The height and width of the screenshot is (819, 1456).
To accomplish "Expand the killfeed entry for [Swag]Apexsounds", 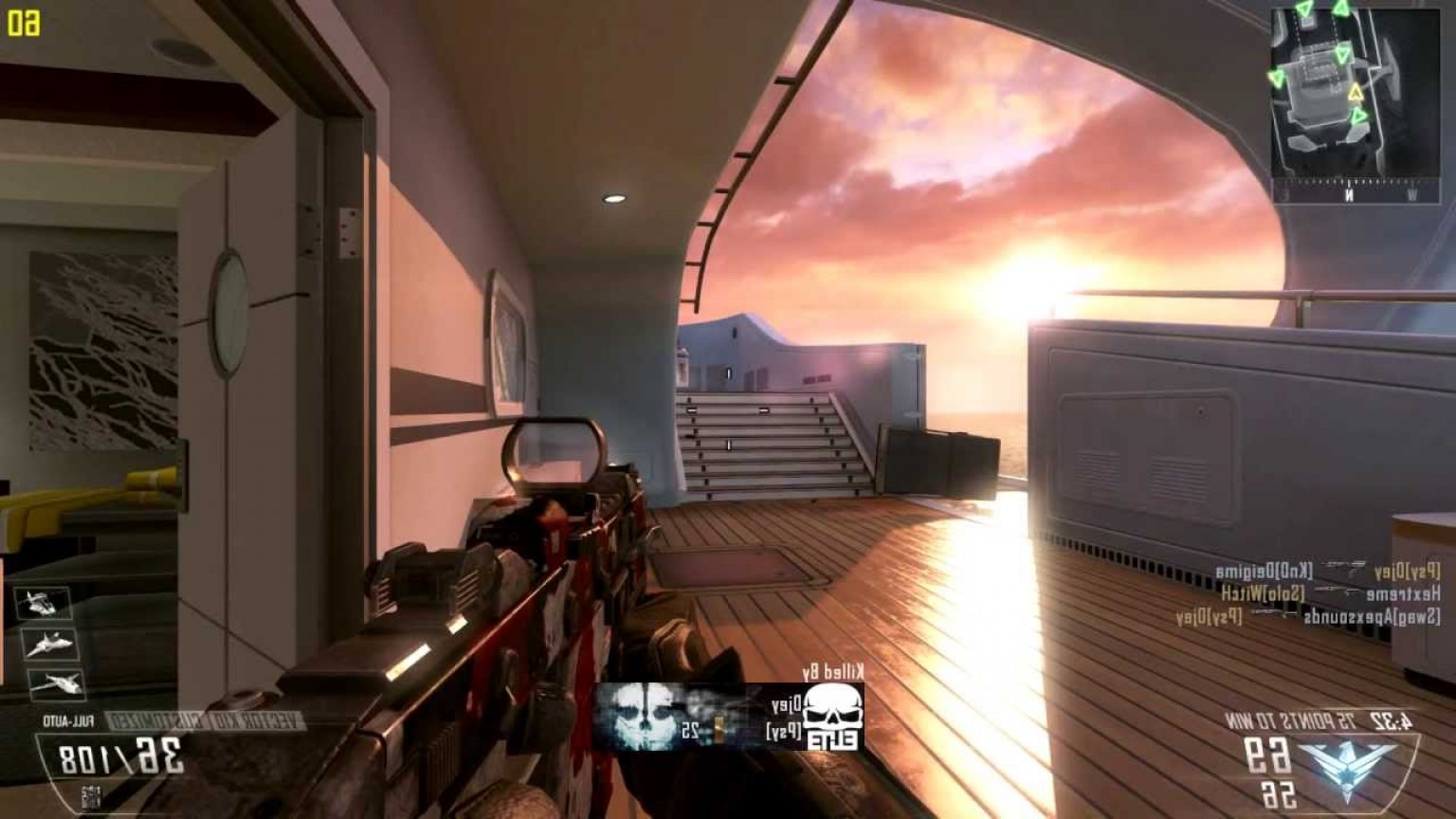I will [1369, 617].
